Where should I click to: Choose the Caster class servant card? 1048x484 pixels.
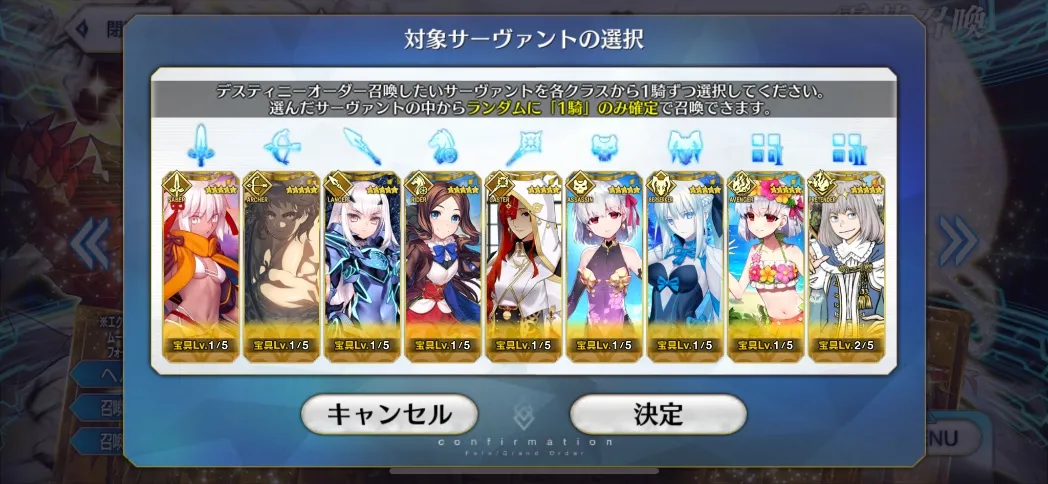tap(524, 265)
